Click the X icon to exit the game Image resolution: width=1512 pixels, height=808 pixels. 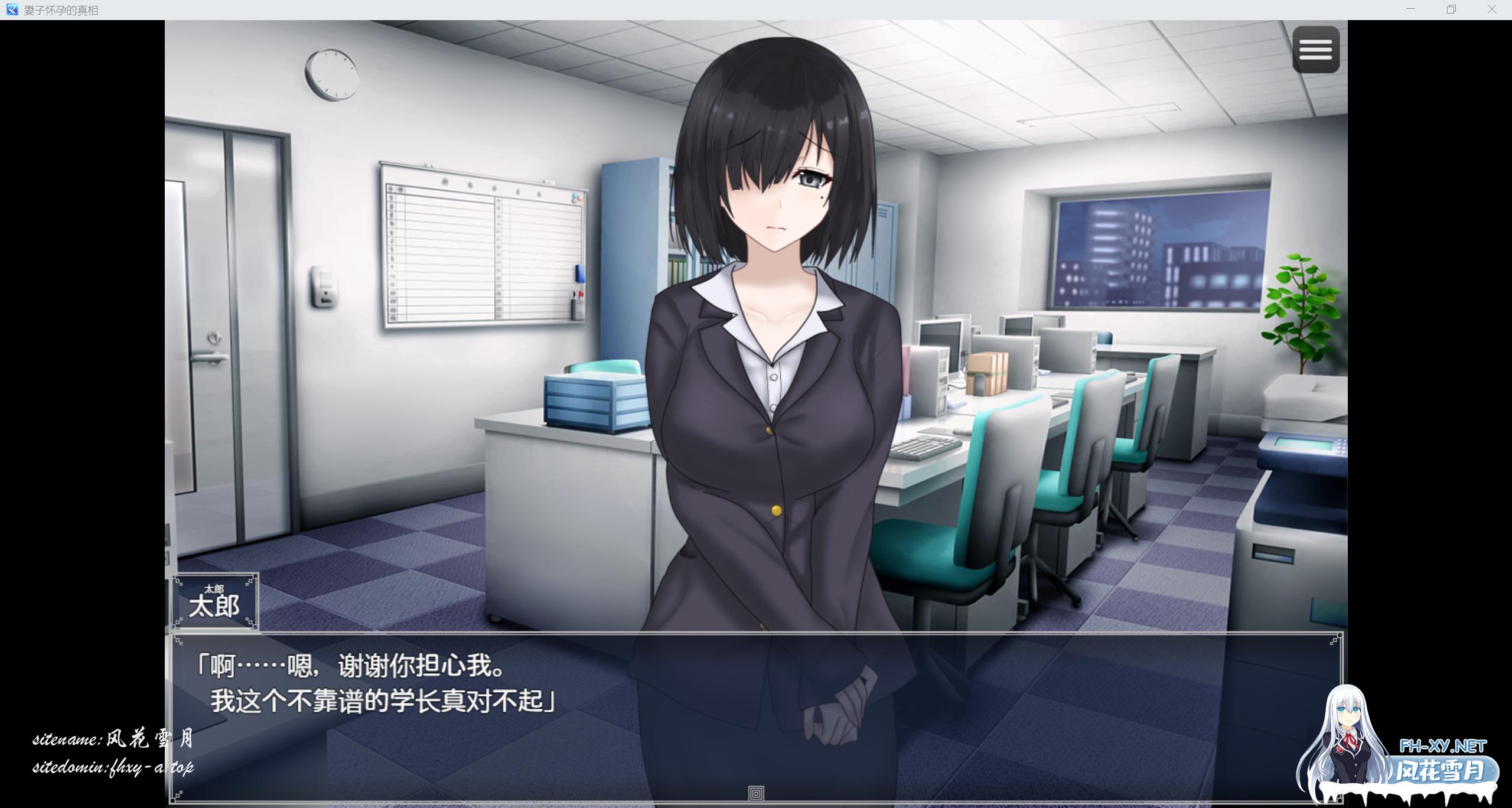1491,9
